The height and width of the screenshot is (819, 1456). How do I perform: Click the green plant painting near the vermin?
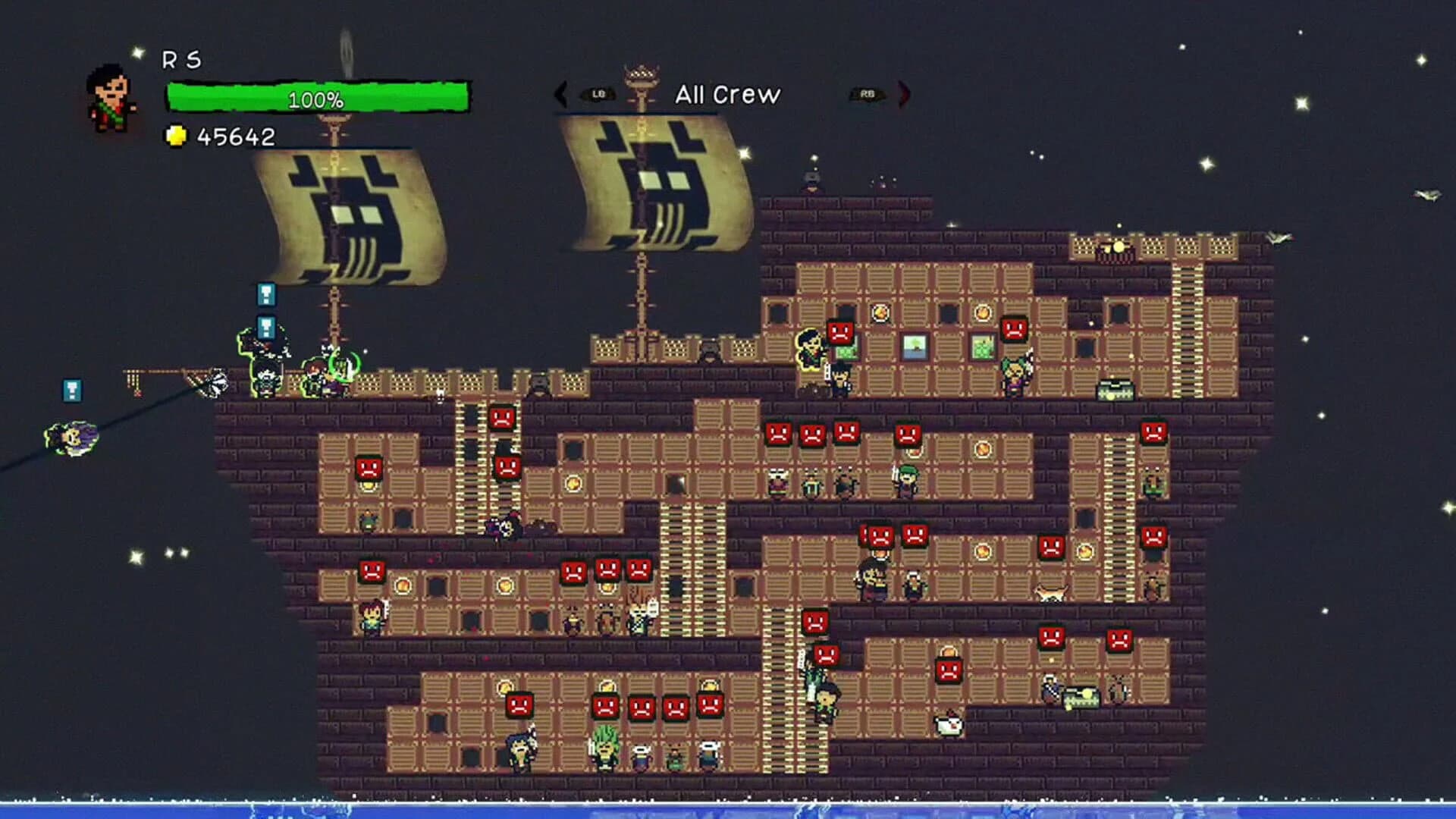click(983, 347)
